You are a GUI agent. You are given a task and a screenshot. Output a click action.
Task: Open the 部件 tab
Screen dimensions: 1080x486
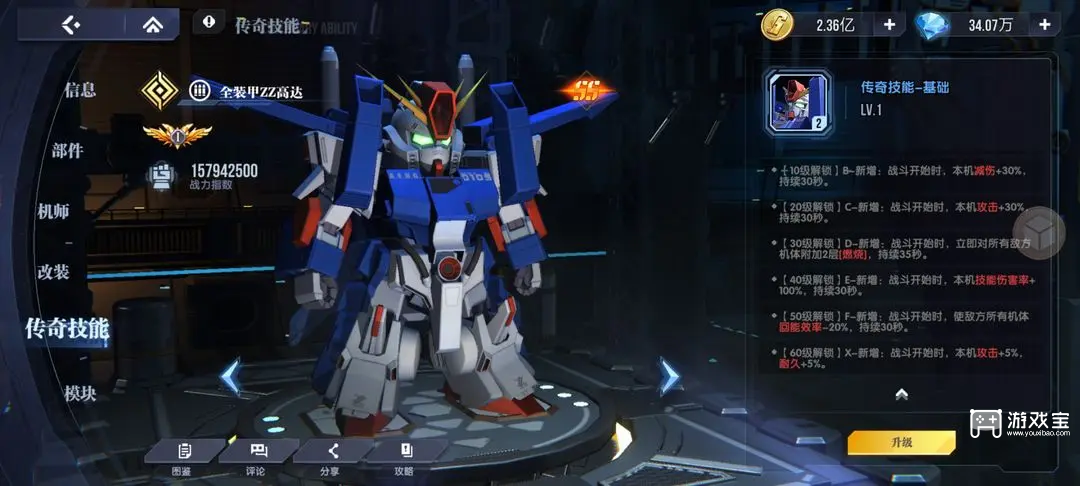point(68,151)
